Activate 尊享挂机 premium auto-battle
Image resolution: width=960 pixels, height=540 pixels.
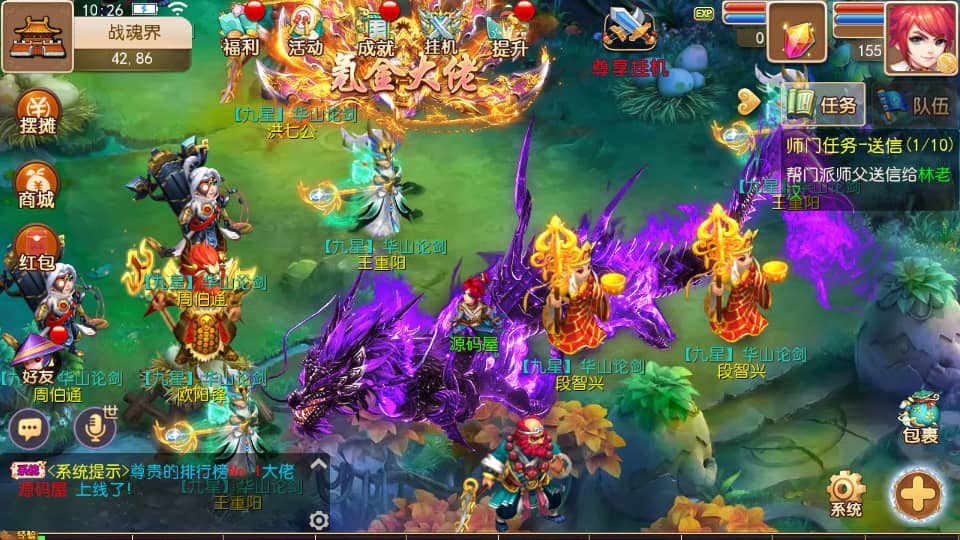[630, 38]
